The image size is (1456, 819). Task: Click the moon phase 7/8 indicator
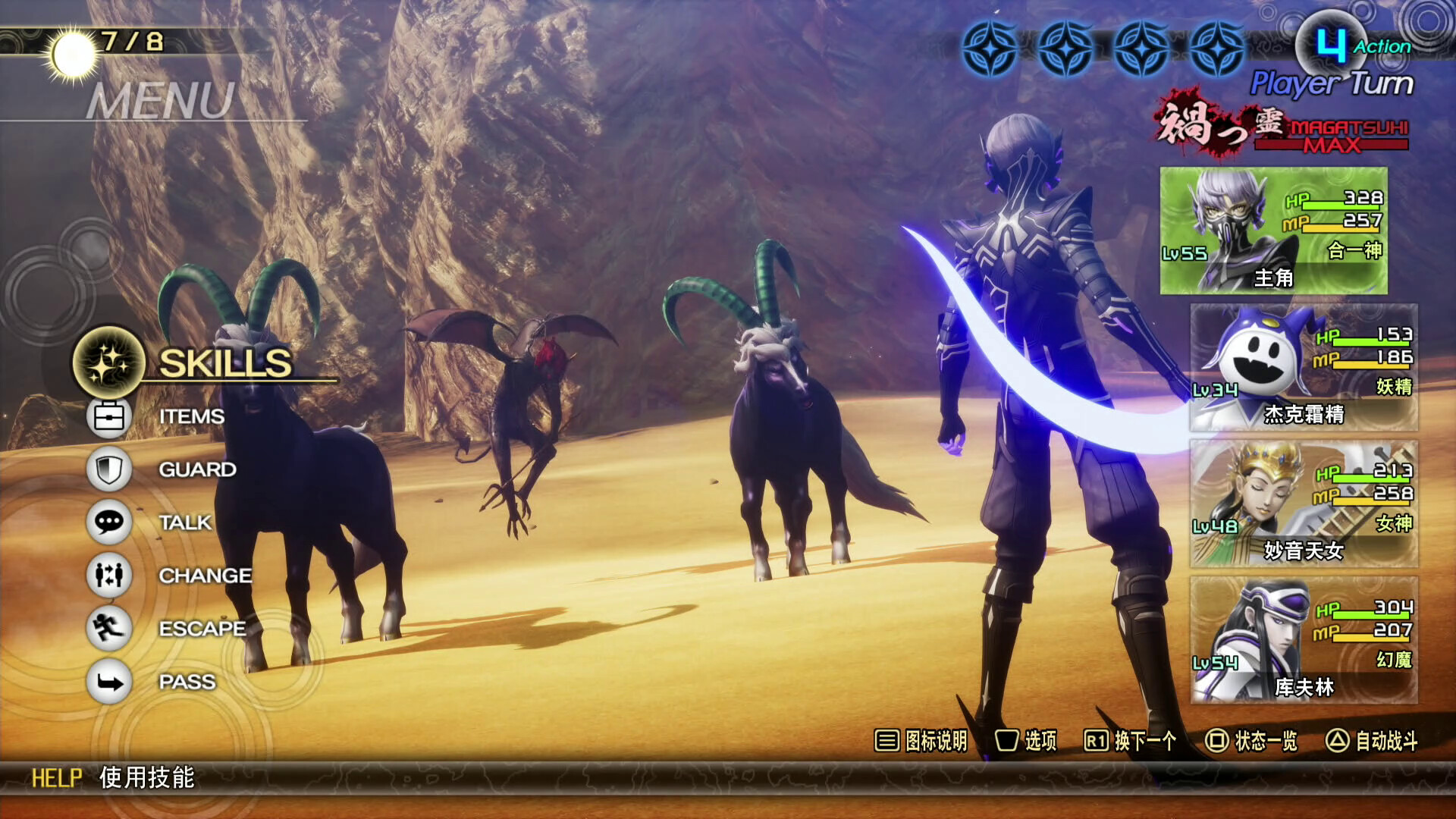click(x=99, y=42)
